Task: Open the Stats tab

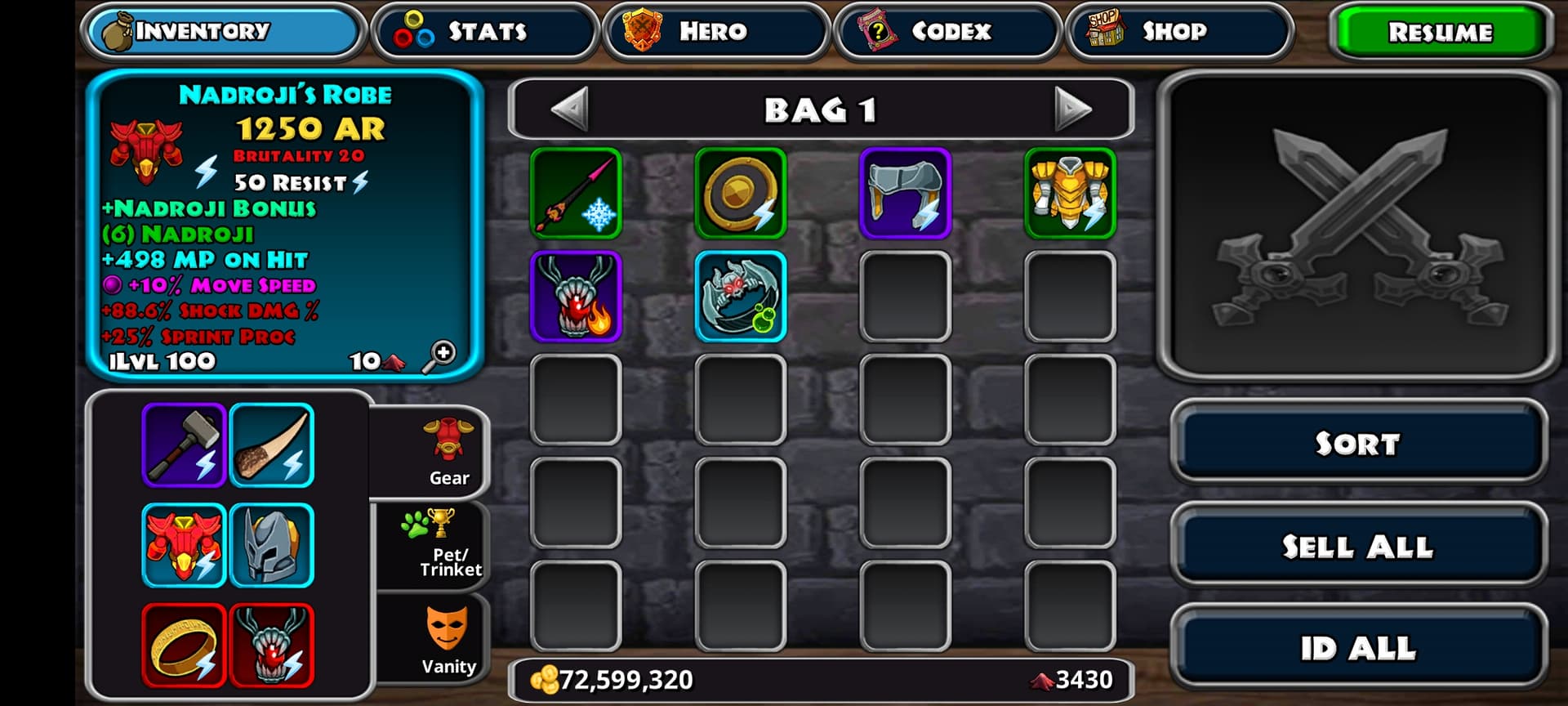Action: point(486,31)
